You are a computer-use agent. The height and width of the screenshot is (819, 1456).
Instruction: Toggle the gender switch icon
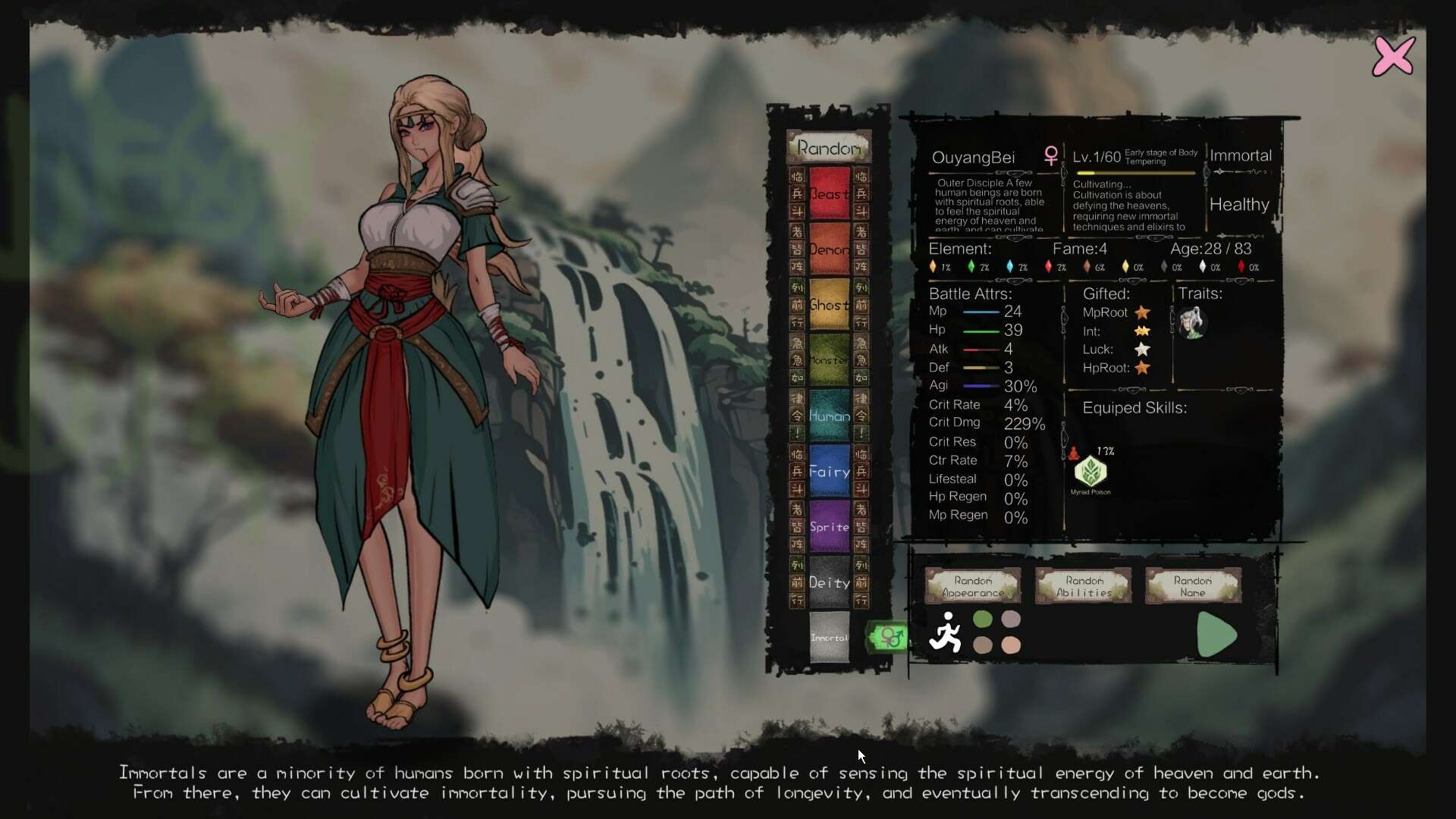click(x=889, y=637)
